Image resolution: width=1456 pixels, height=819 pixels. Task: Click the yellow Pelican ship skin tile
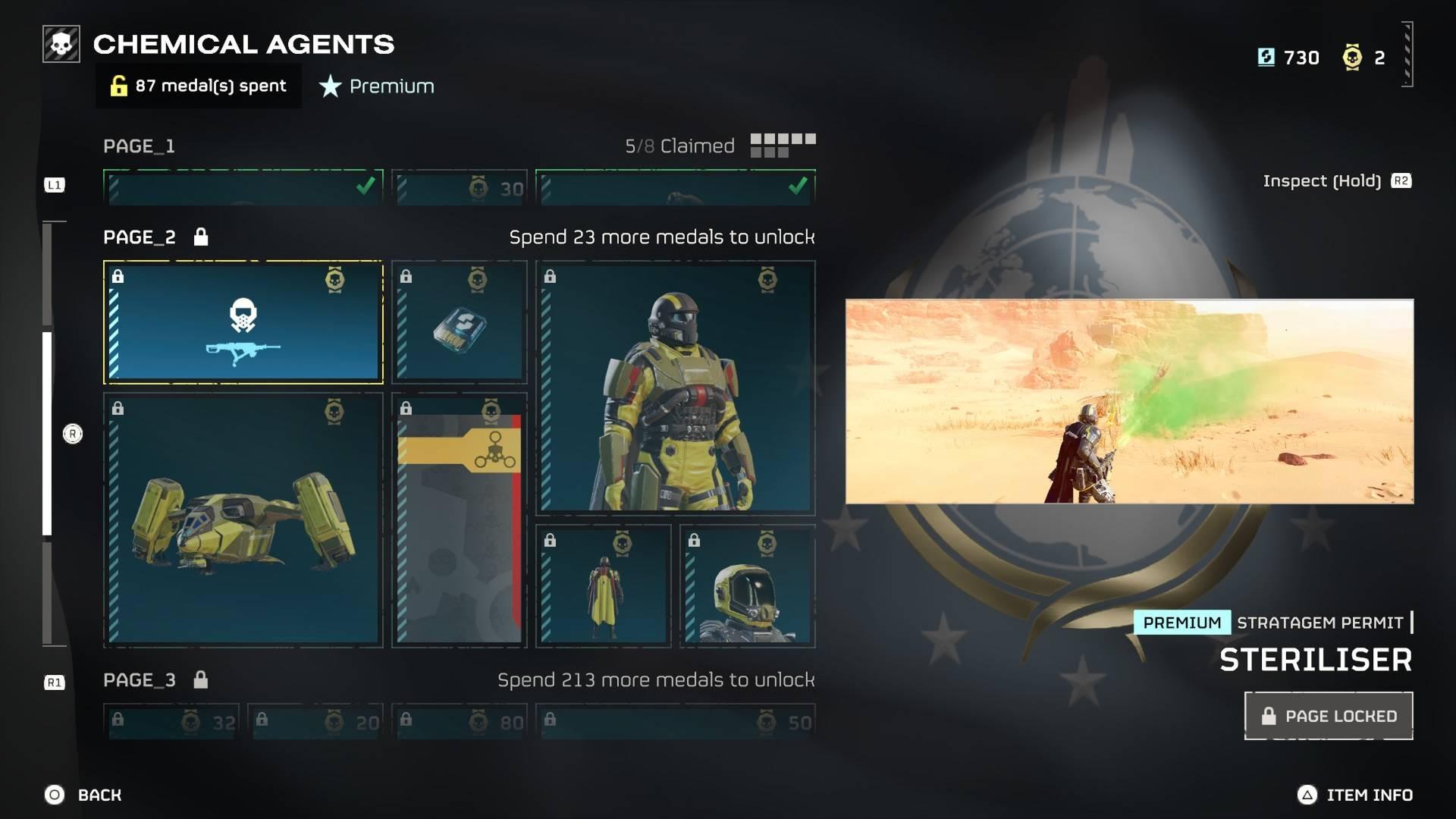coord(243,519)
